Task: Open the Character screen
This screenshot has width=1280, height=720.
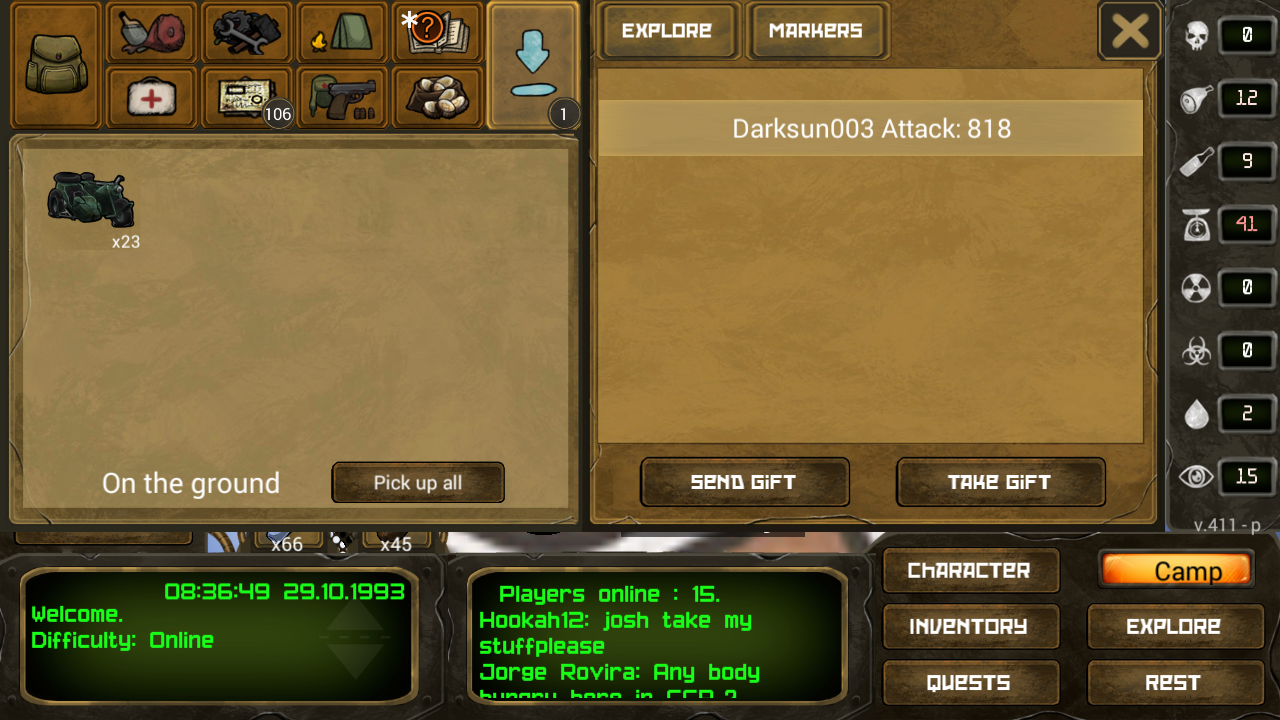Action: (x=969, y=570)
